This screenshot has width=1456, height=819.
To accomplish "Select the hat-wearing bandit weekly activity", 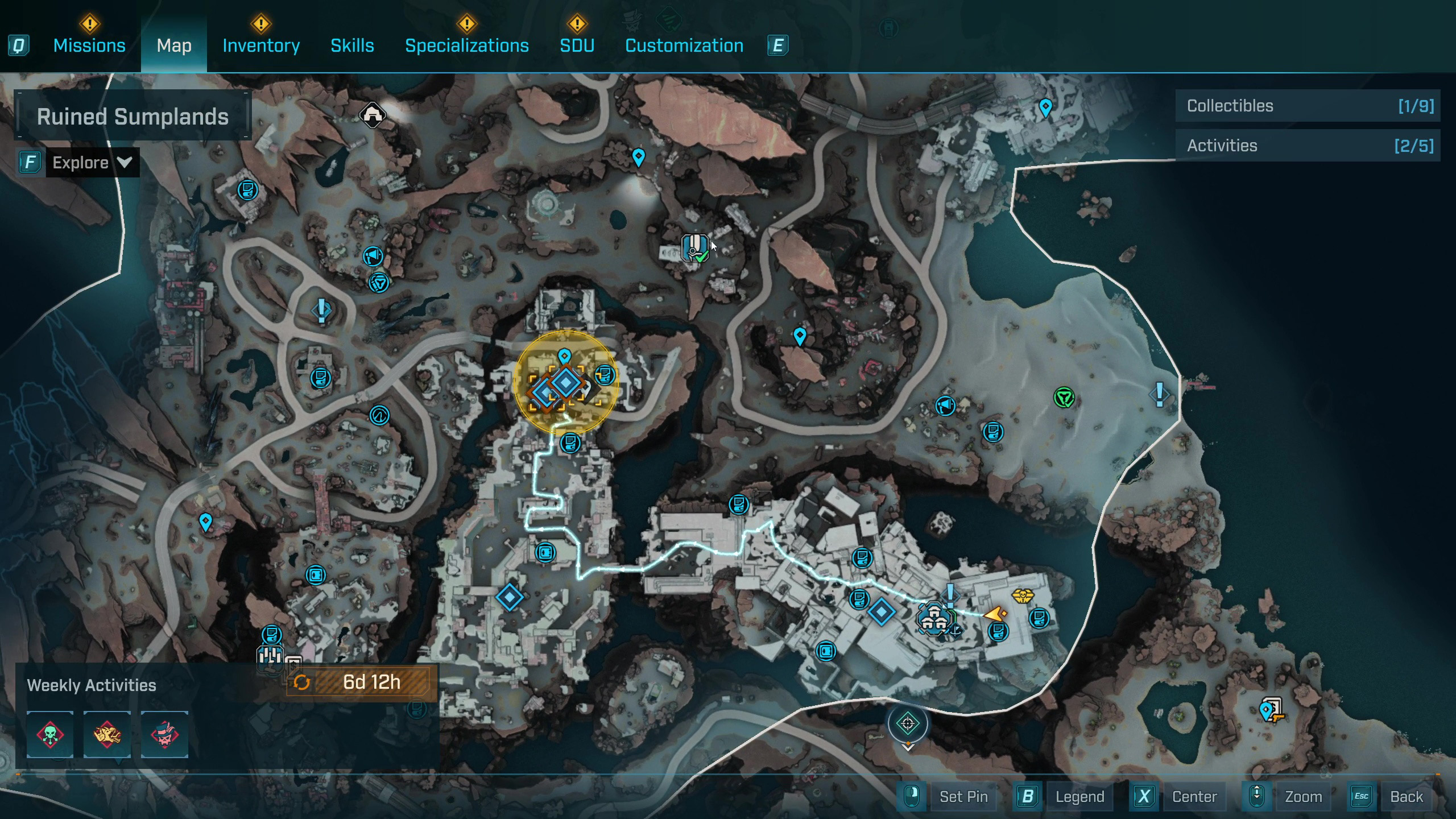I will point(164,734).
